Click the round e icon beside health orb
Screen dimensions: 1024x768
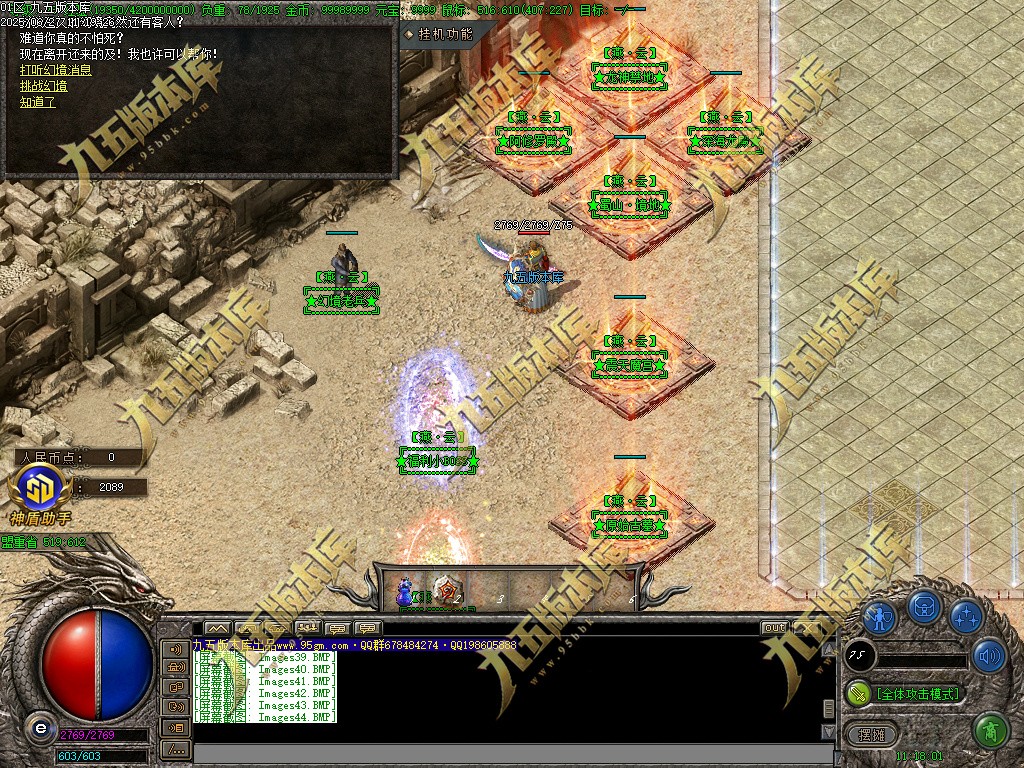pyautogui.click(x=40, y=729)
